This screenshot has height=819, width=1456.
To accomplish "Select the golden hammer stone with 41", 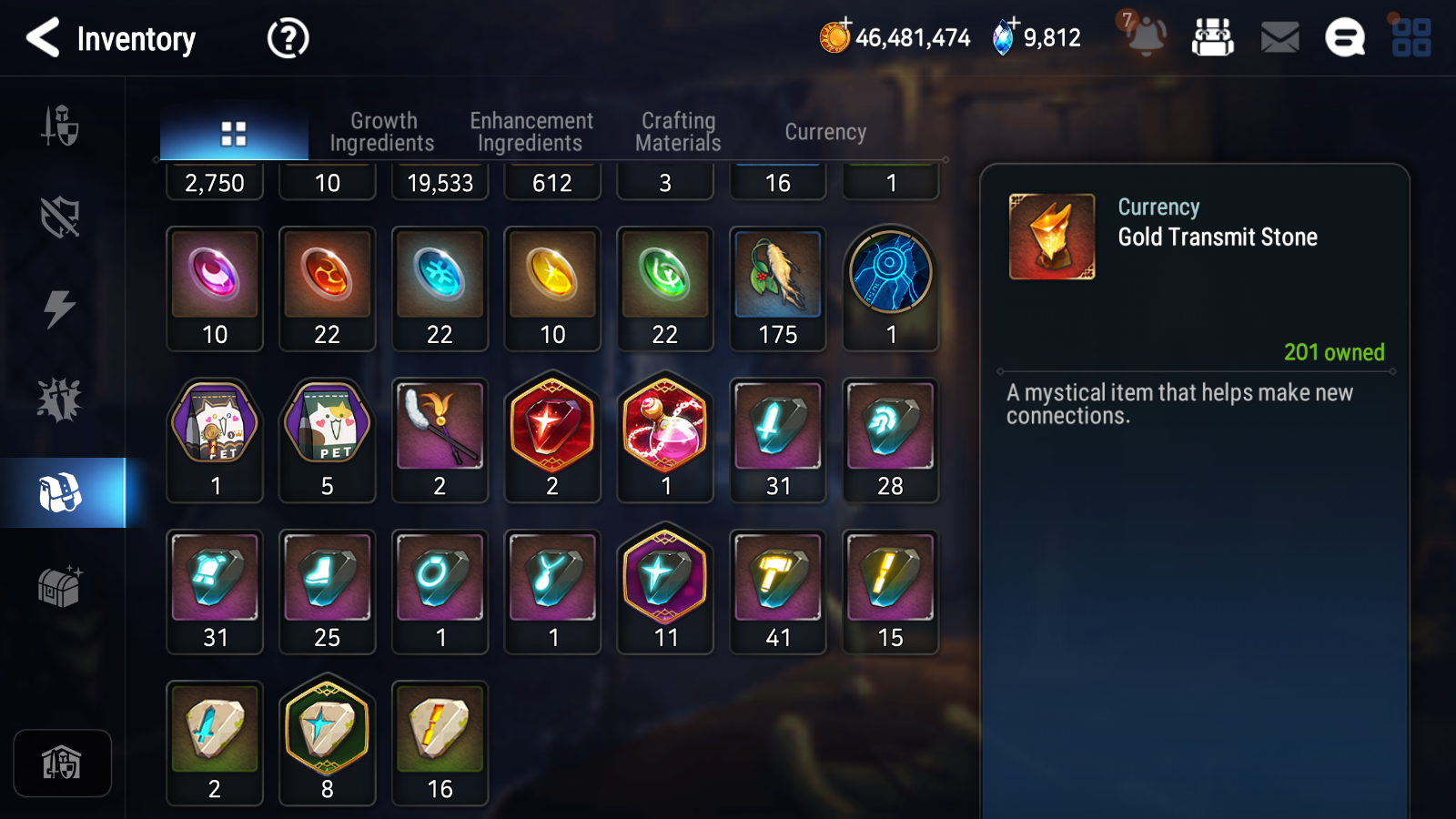I will (778, 591).
